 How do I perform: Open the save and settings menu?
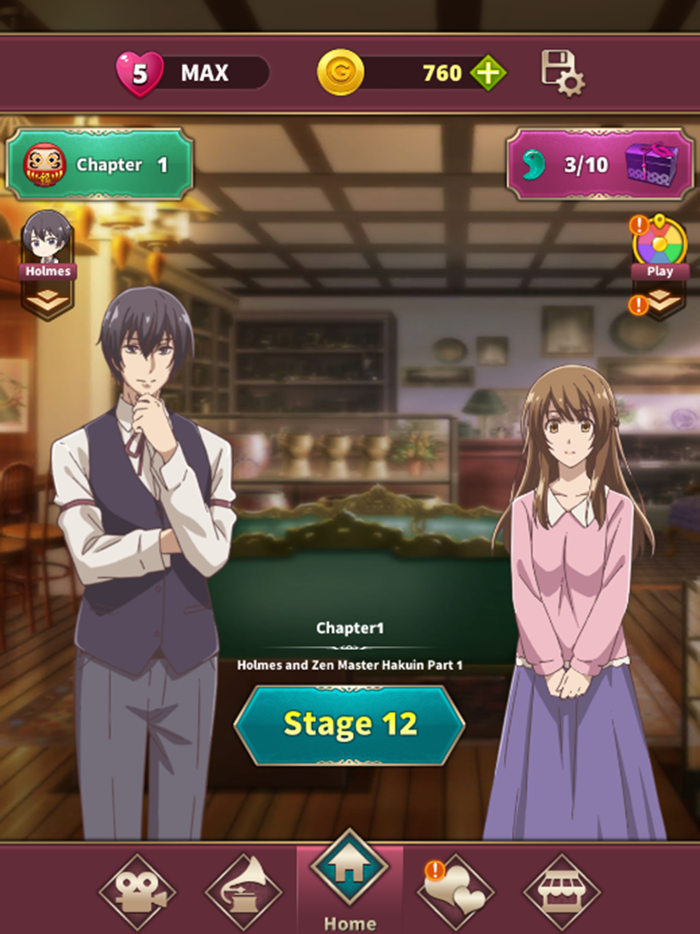562,73
